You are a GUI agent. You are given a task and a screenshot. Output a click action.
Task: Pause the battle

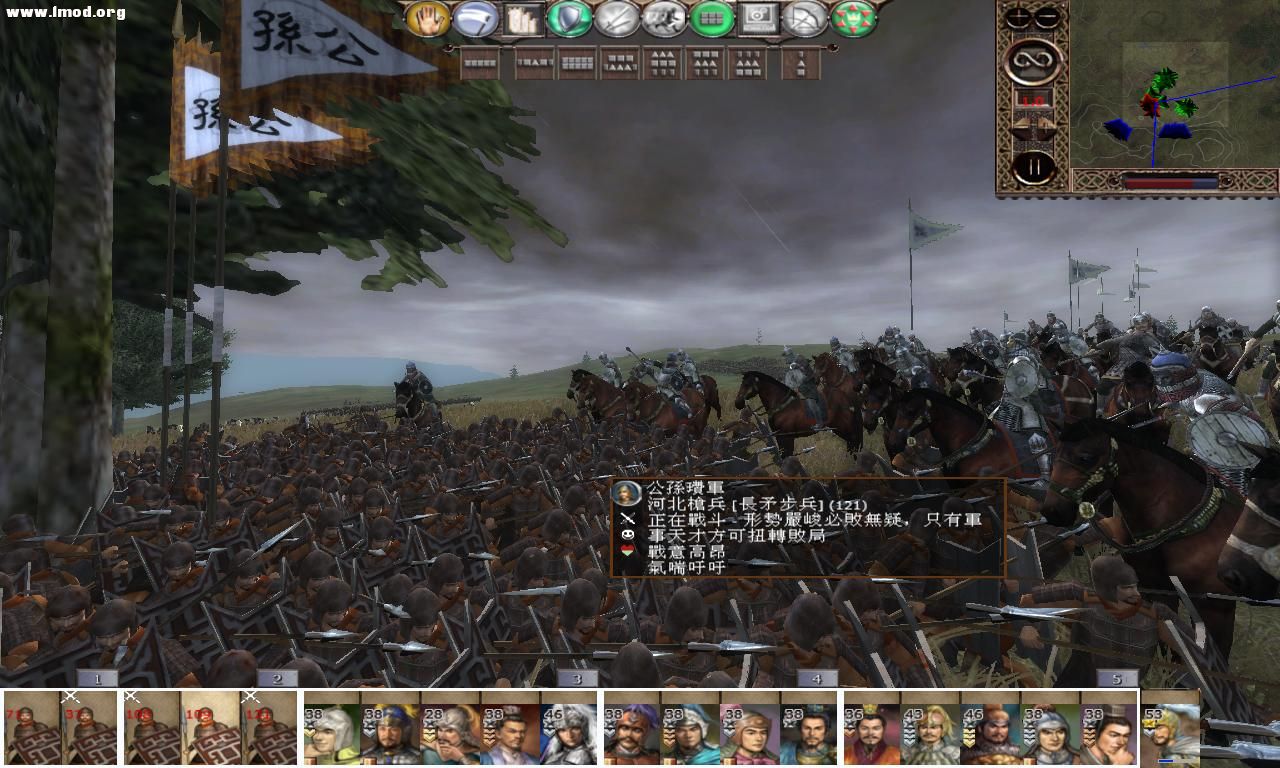[1034, 163]
